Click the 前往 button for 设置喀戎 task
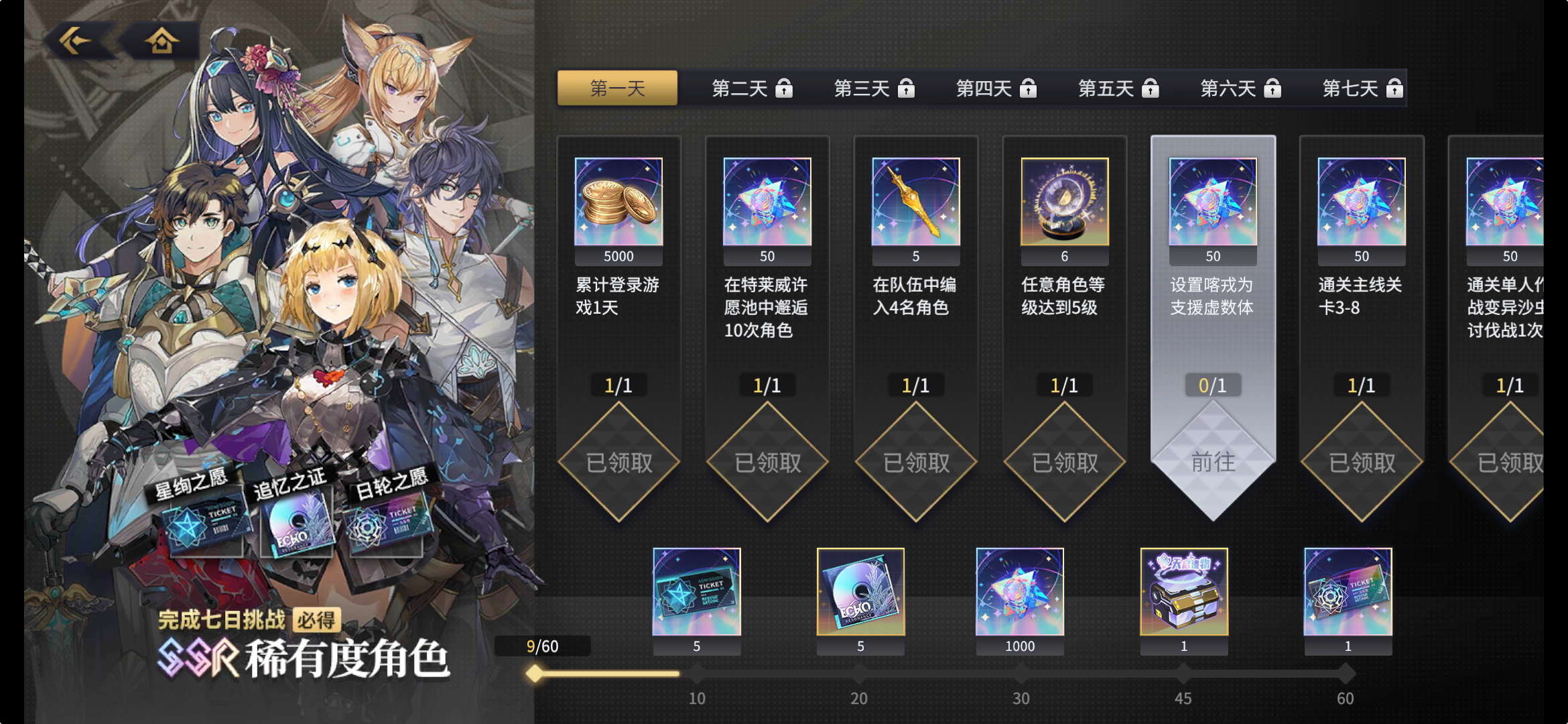This screenshot has width=1568, height=724. pos(1213,461)
